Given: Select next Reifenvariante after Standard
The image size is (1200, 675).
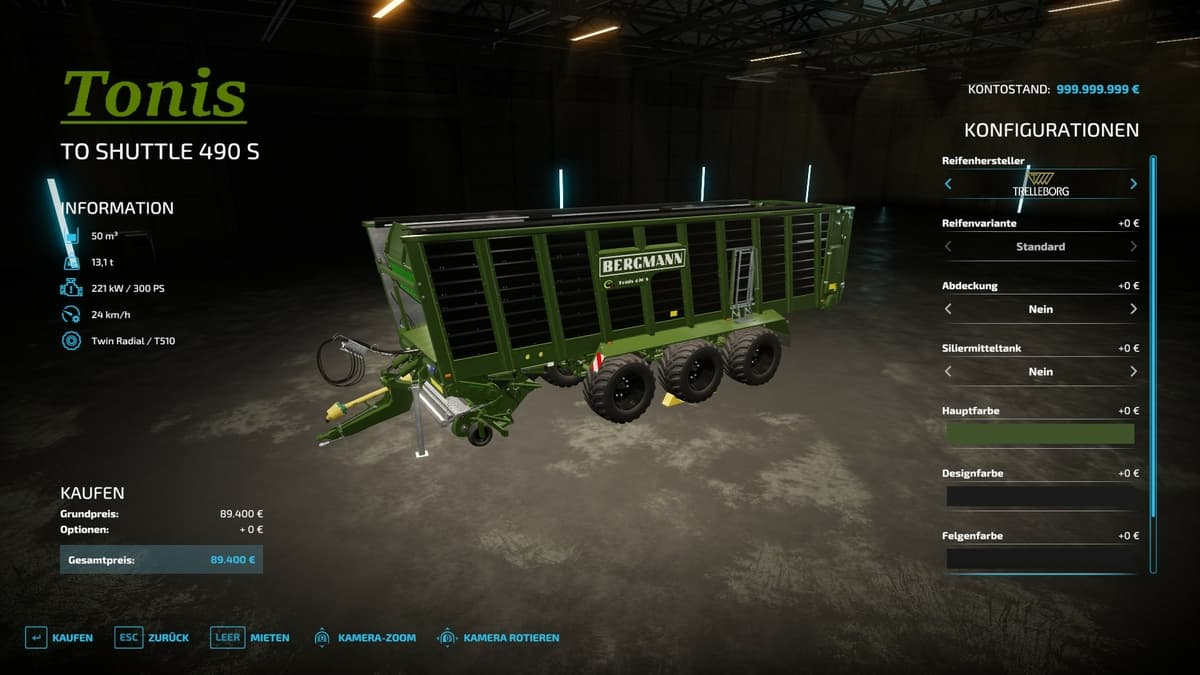Looking at the screenshot, I should 1133,246.
